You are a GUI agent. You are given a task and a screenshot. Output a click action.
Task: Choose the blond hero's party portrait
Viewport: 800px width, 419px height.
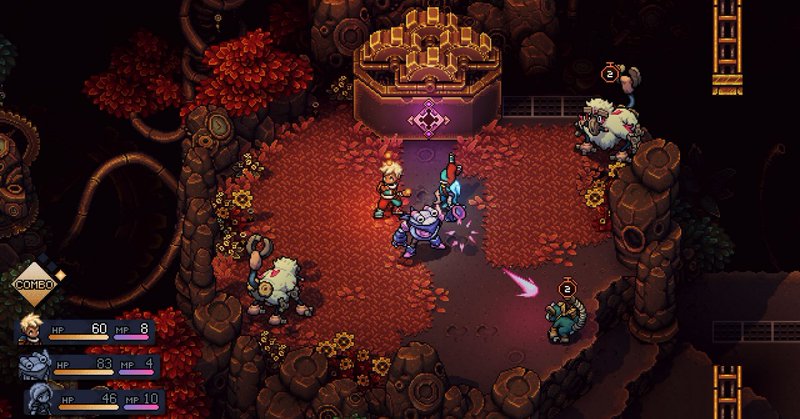click(x=32, y=330)
